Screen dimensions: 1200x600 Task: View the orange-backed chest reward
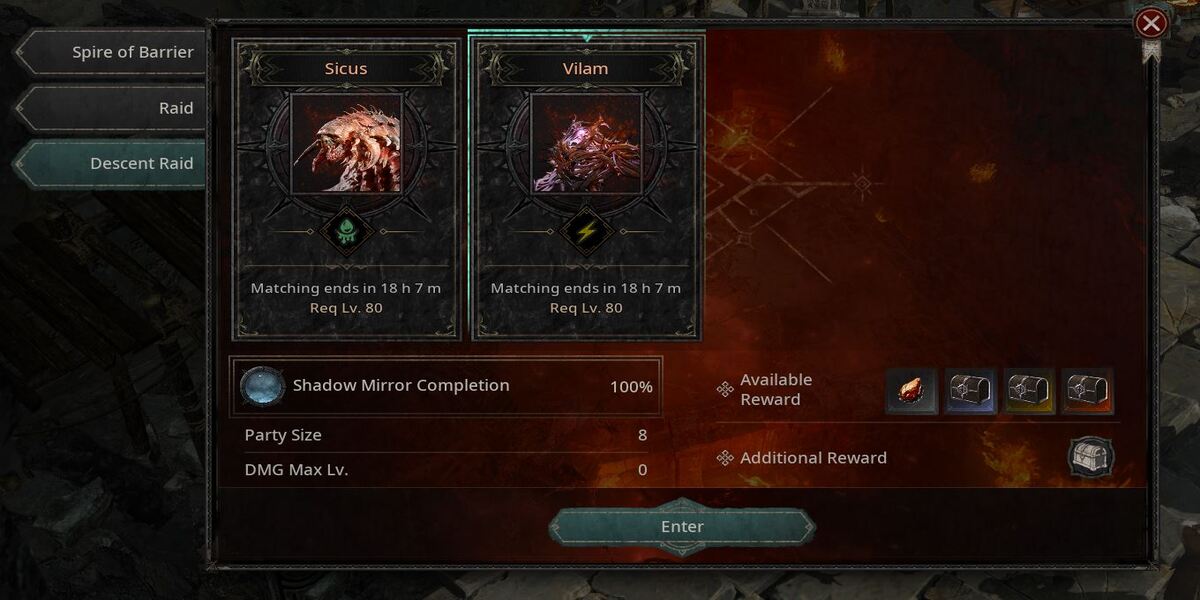tap(1088, 391)
